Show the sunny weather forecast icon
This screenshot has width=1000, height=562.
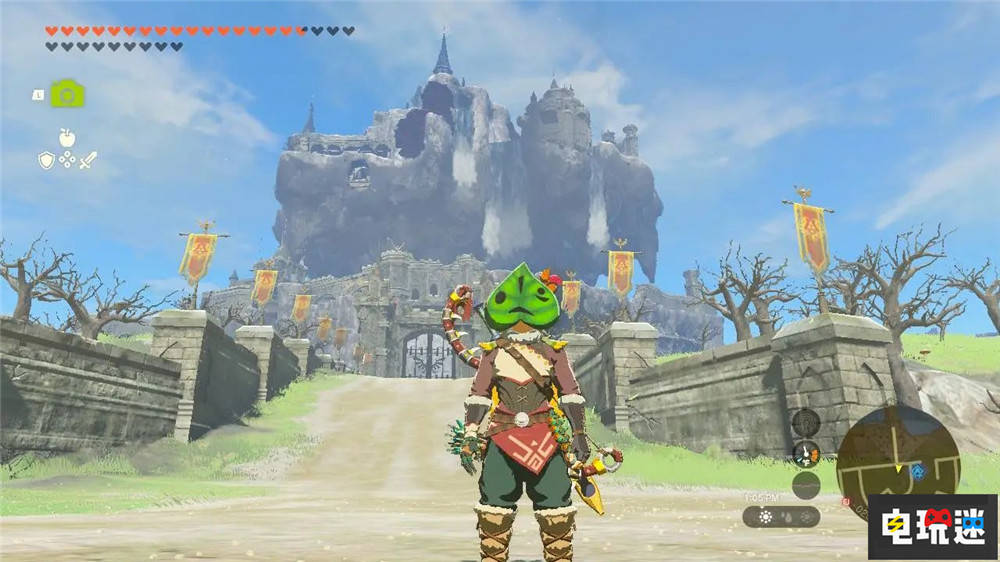coord(765,517)
